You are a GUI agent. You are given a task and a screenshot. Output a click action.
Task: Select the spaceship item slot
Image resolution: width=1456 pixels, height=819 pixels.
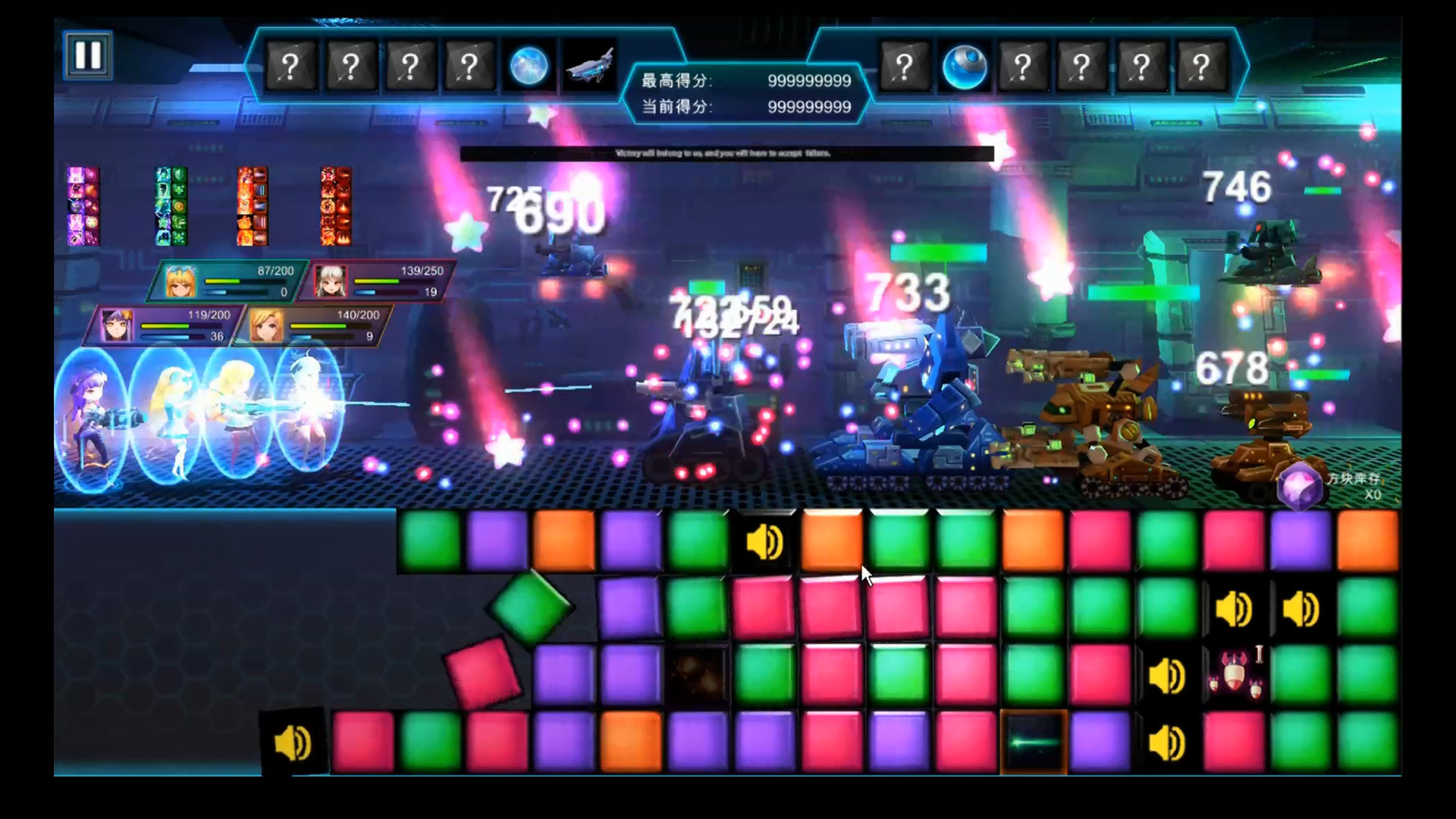tap(589, 67)
